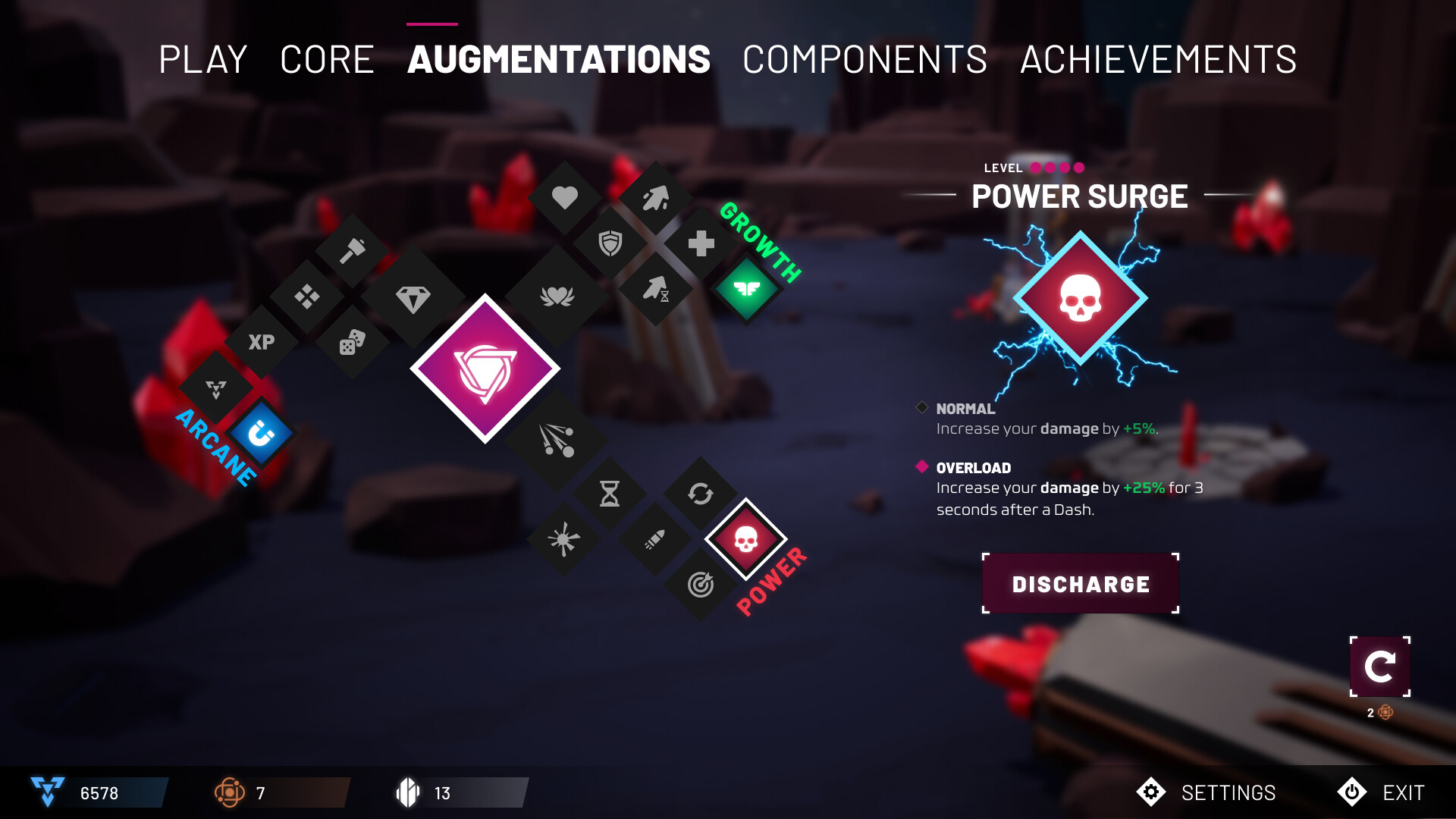Select the OVERLOAD effect diamond marker
The image size is (1456, 819).
922,467
